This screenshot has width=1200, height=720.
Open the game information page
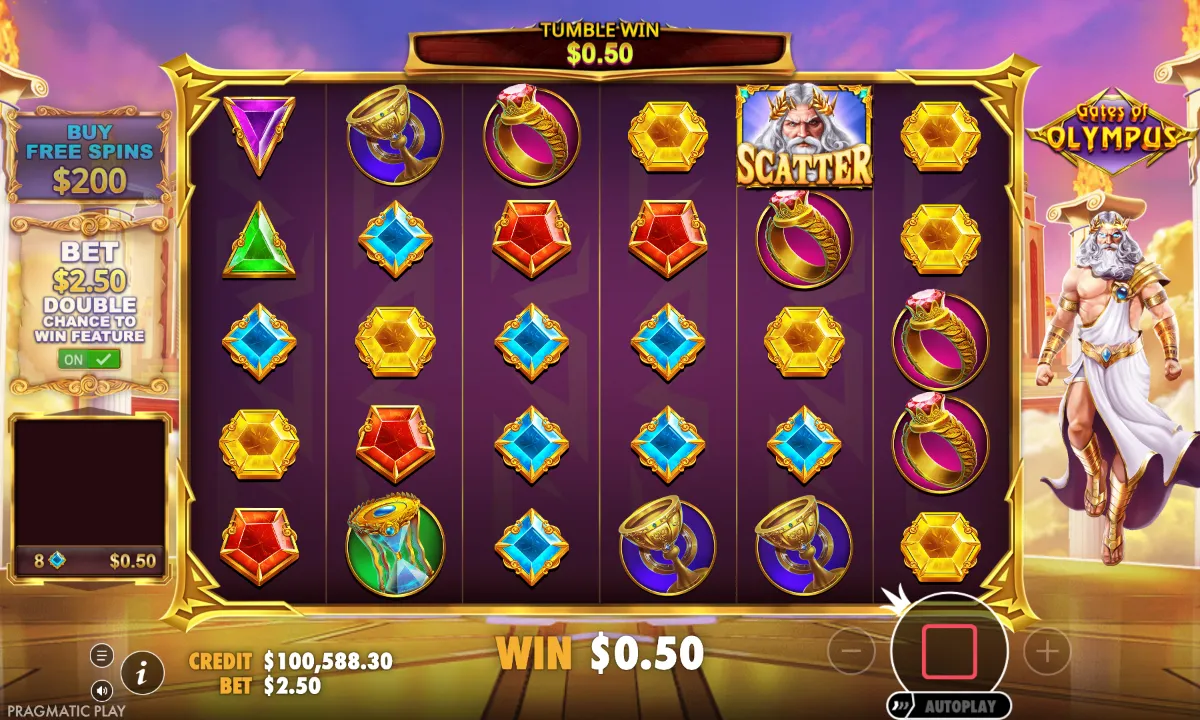click(x=143, y=673)
